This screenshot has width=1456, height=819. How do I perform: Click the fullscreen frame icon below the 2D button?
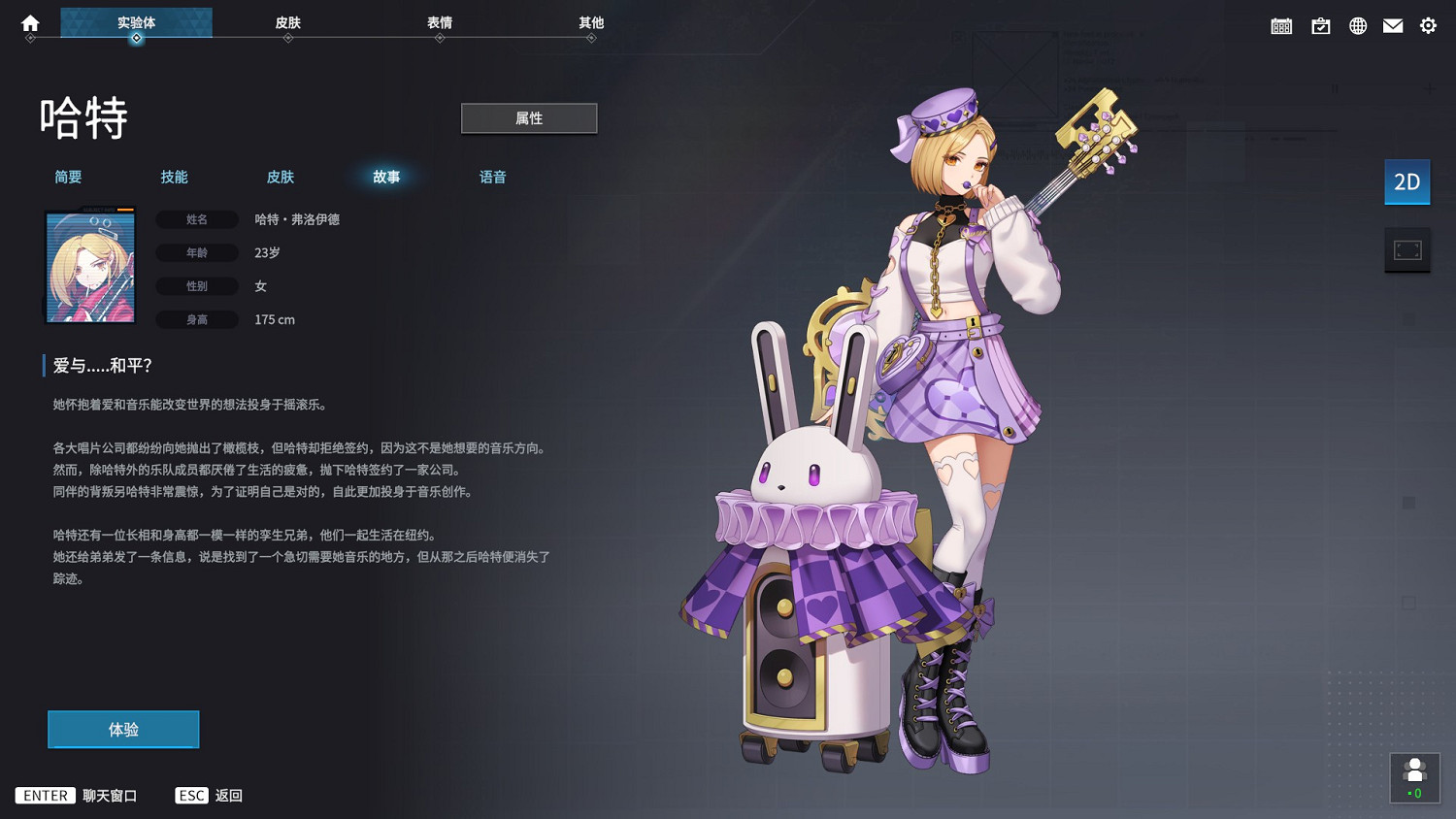click(x=1406, y=249)
